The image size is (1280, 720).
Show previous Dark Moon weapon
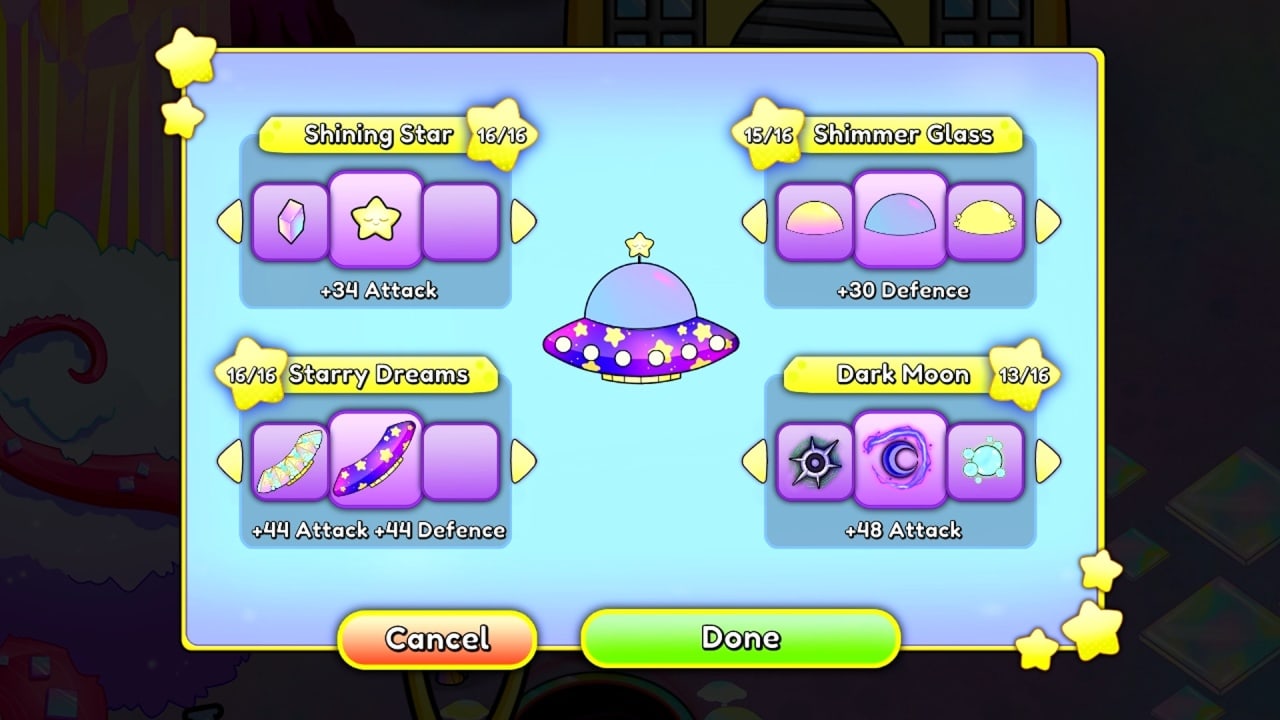pos(754,461)
